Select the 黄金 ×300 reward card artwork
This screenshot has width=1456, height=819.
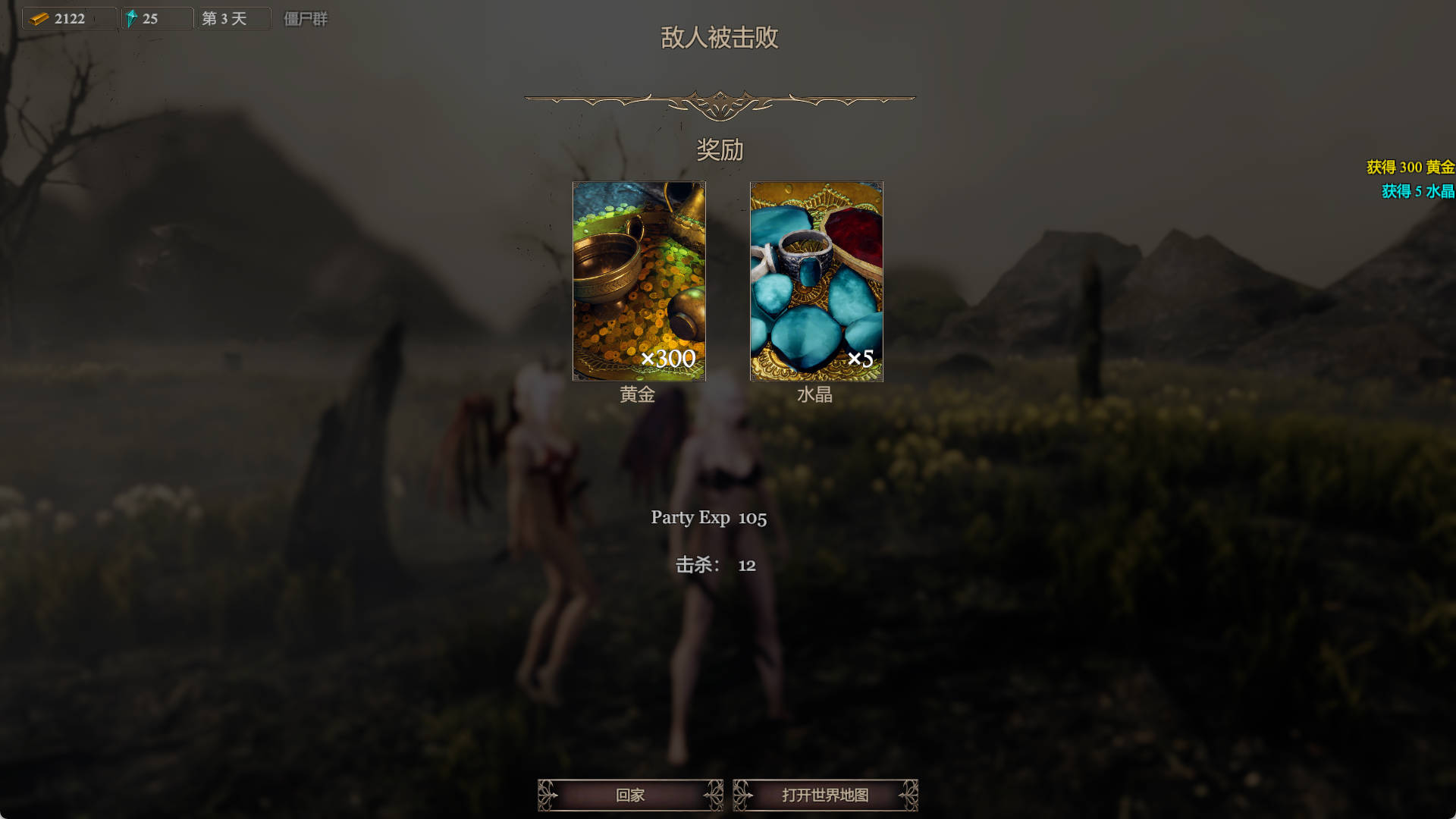coord(639,281)
